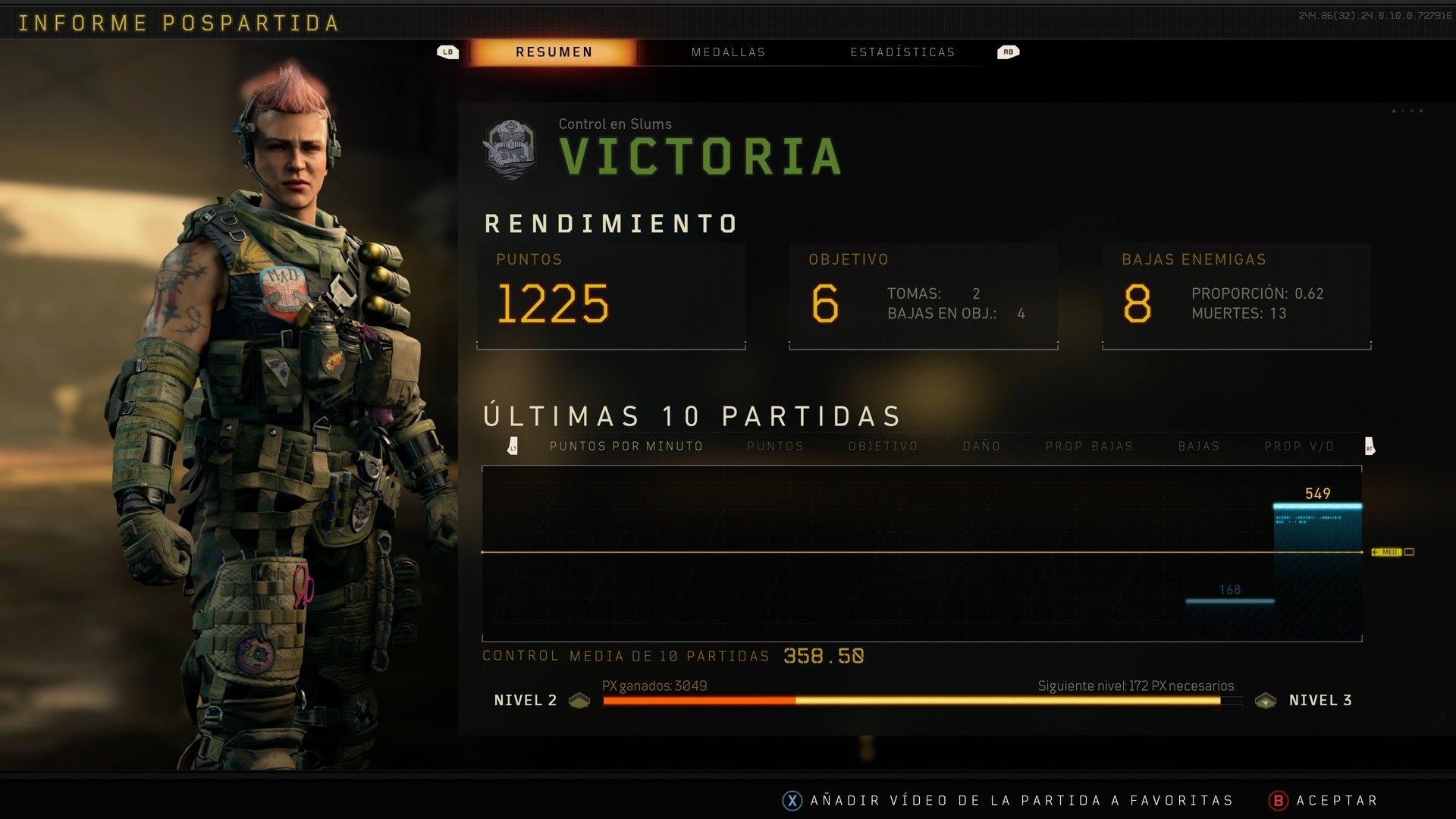
Task: Click the LB bumper icon next to Resumen
Action: [448, 52]
